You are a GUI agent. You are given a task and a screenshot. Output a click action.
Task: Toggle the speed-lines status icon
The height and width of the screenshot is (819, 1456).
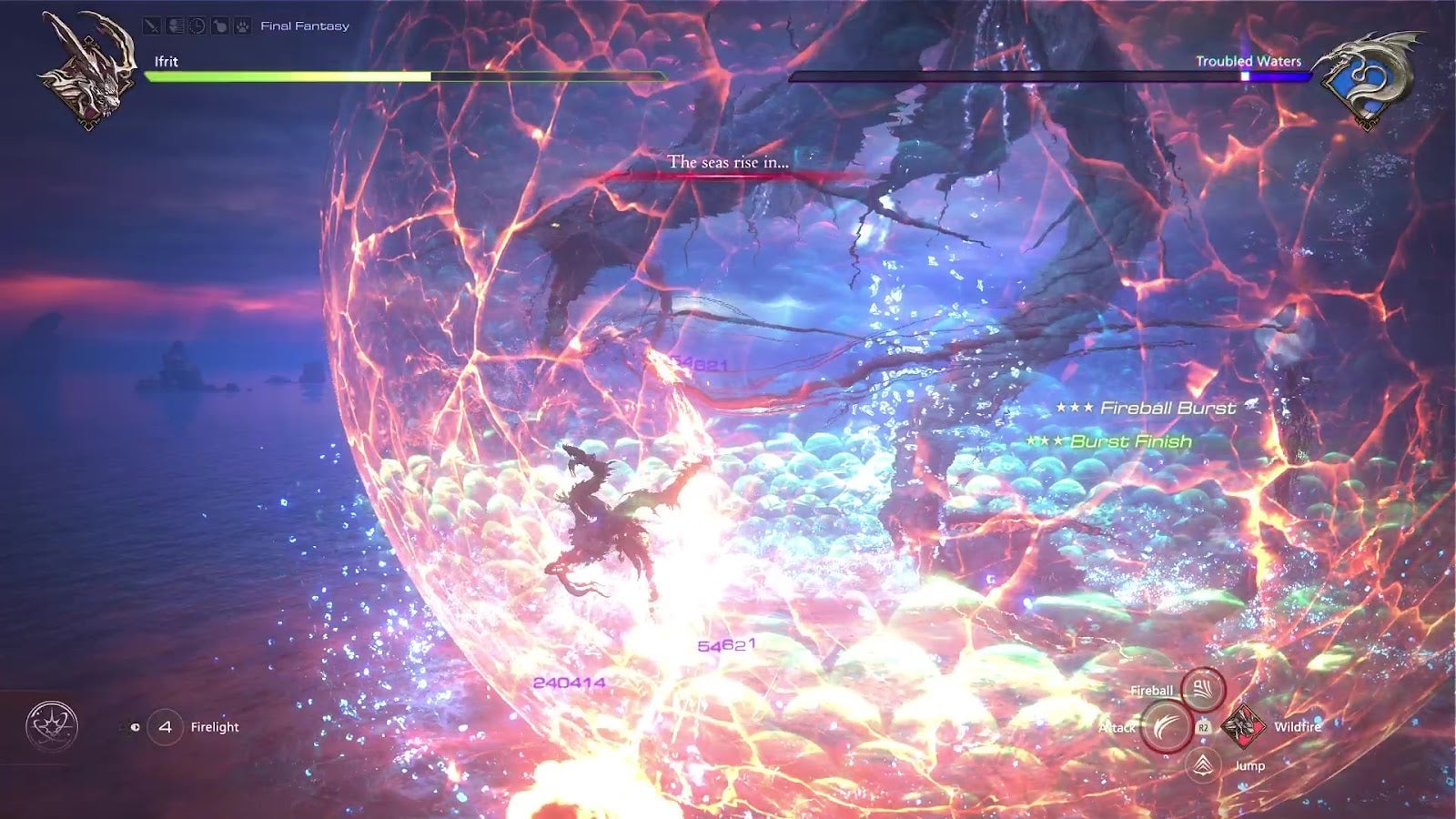click(x=174, y=25)
